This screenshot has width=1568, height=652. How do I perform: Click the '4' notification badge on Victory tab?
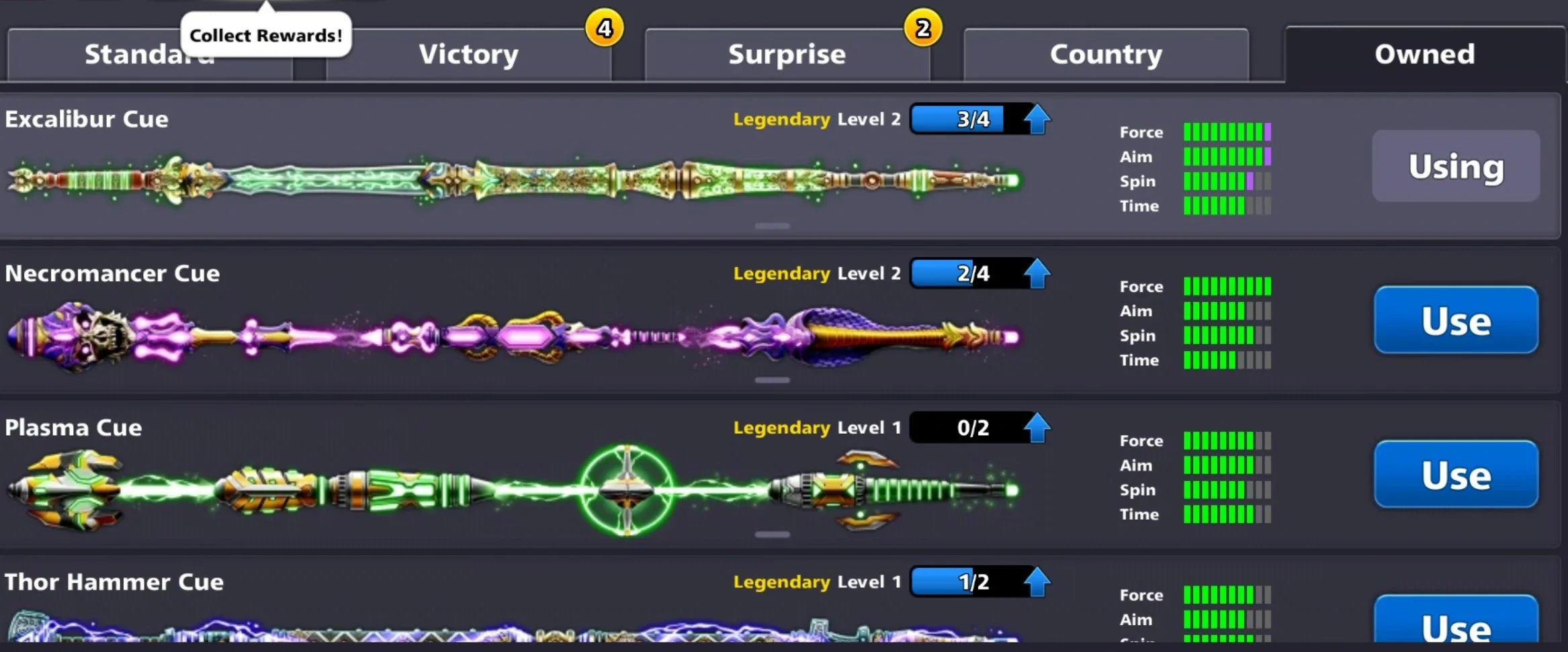point(605,28)
